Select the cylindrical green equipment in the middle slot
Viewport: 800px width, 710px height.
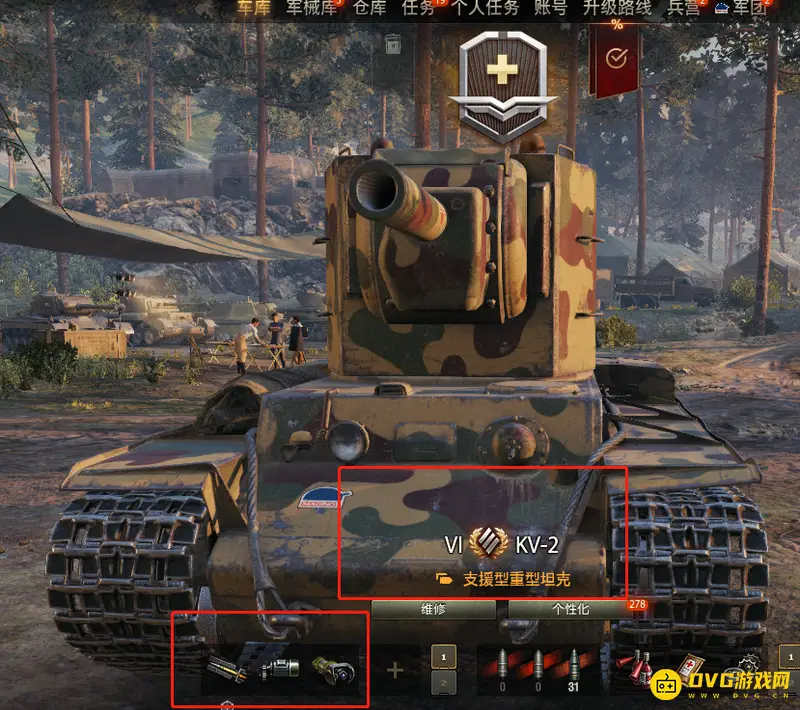280,669
